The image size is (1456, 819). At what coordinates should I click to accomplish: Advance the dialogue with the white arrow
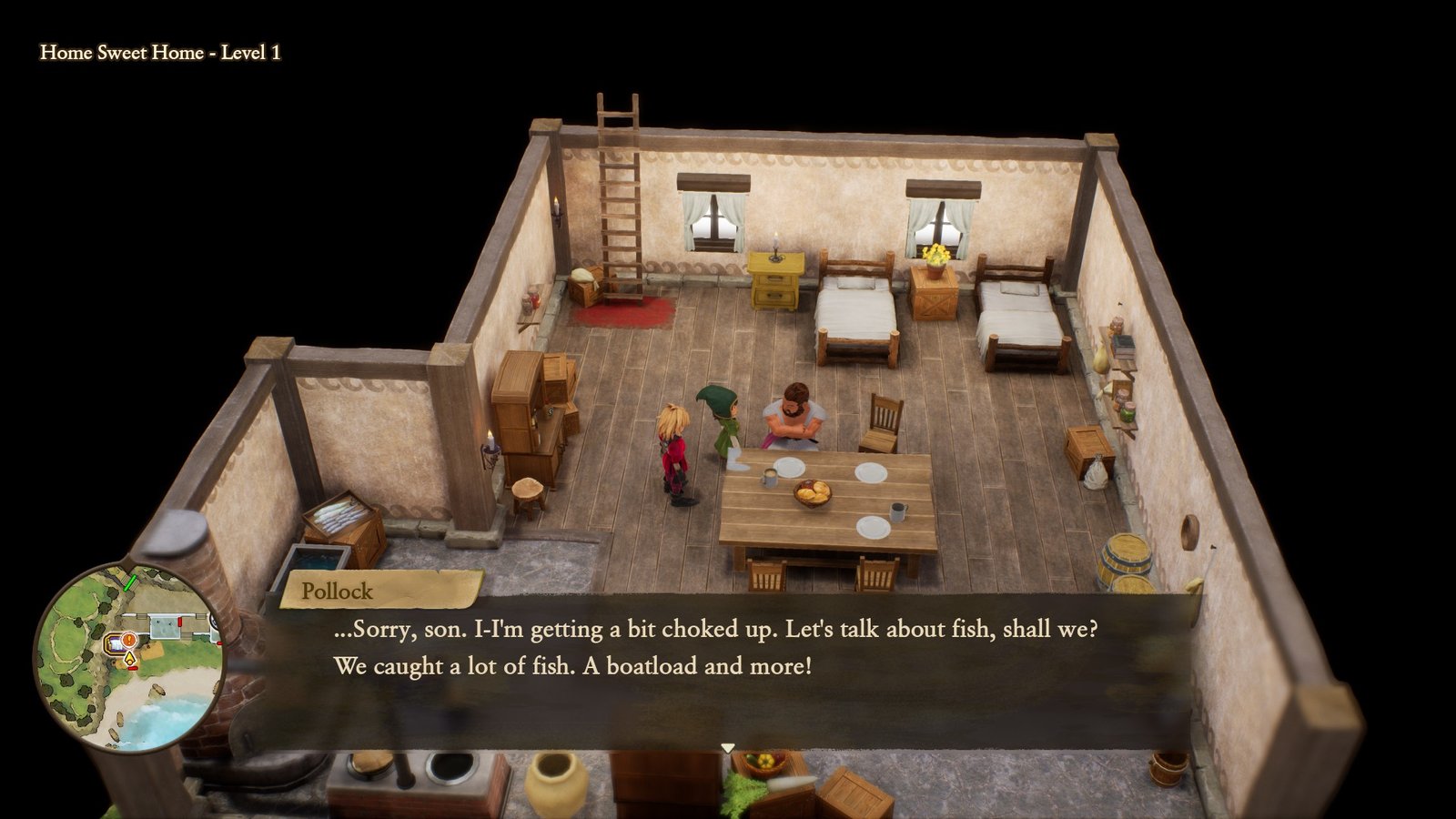click(x=727, y=748)
